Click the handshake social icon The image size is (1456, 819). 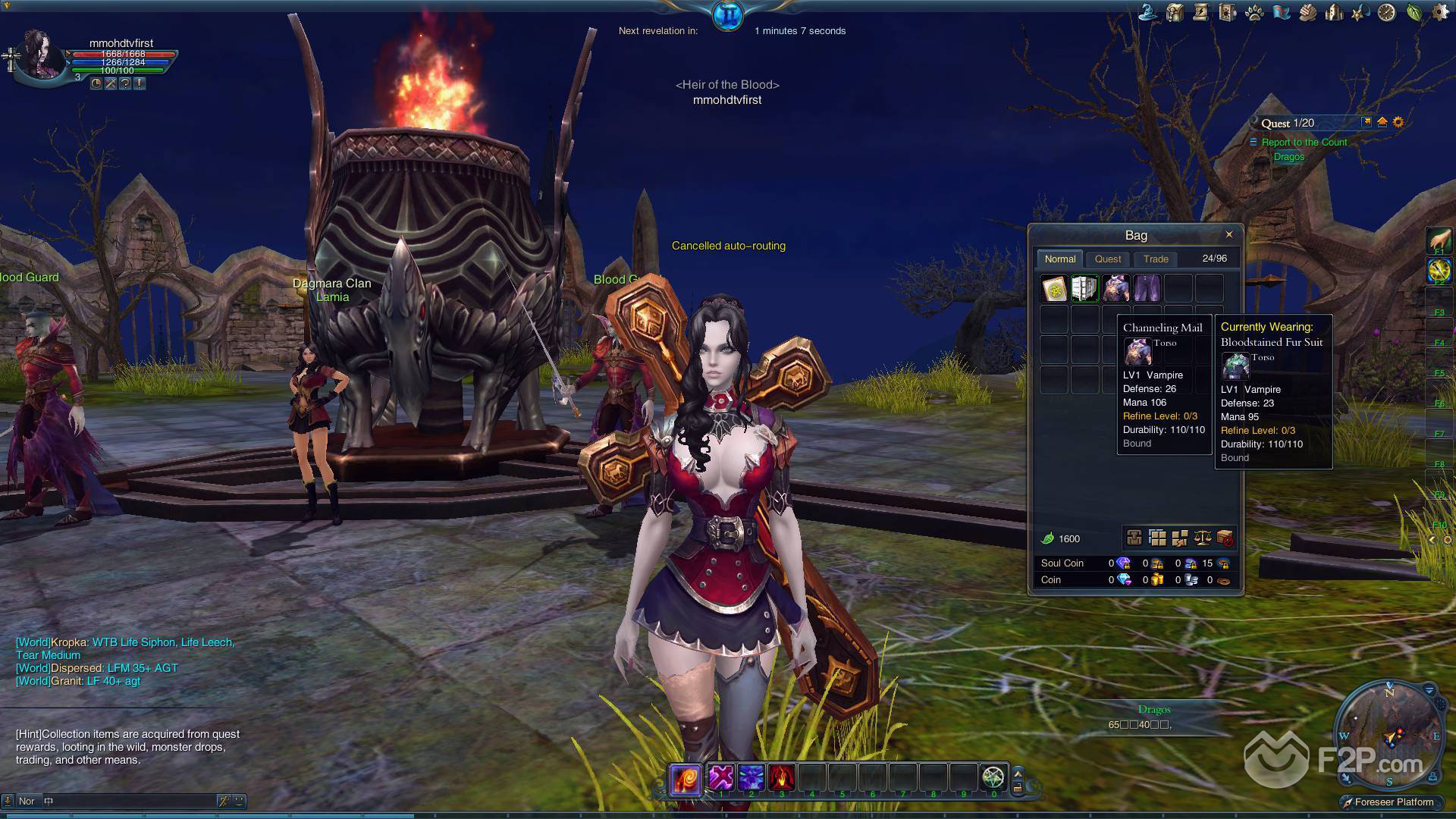(1307, 13)
